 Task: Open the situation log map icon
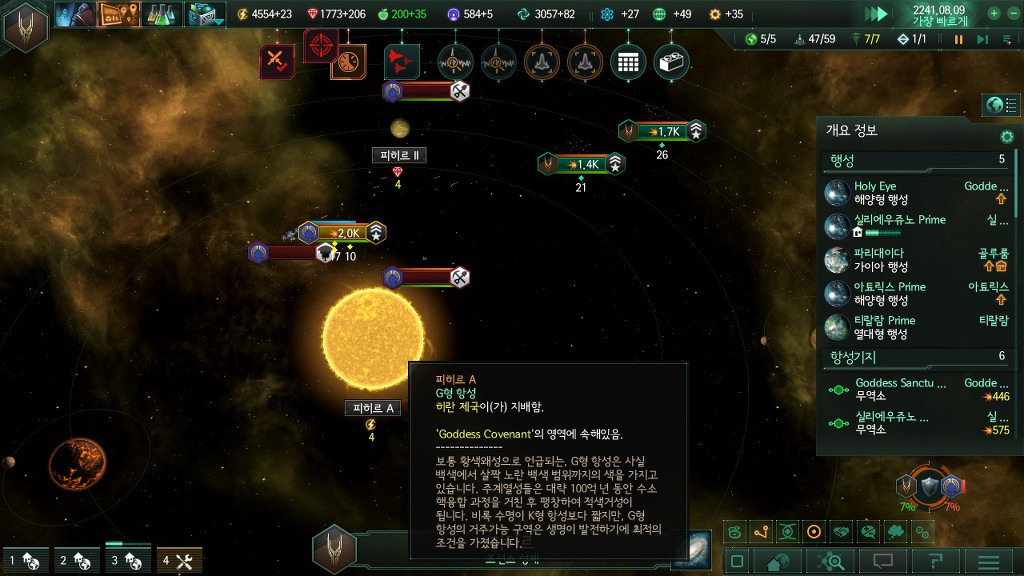tap(118, 14)
